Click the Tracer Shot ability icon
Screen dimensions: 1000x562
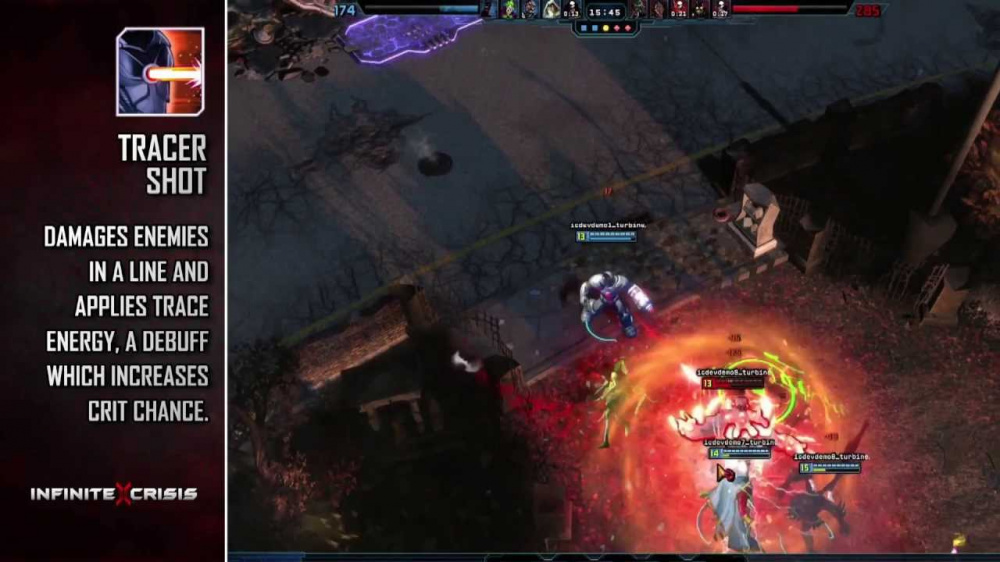(x=160, y=72)
